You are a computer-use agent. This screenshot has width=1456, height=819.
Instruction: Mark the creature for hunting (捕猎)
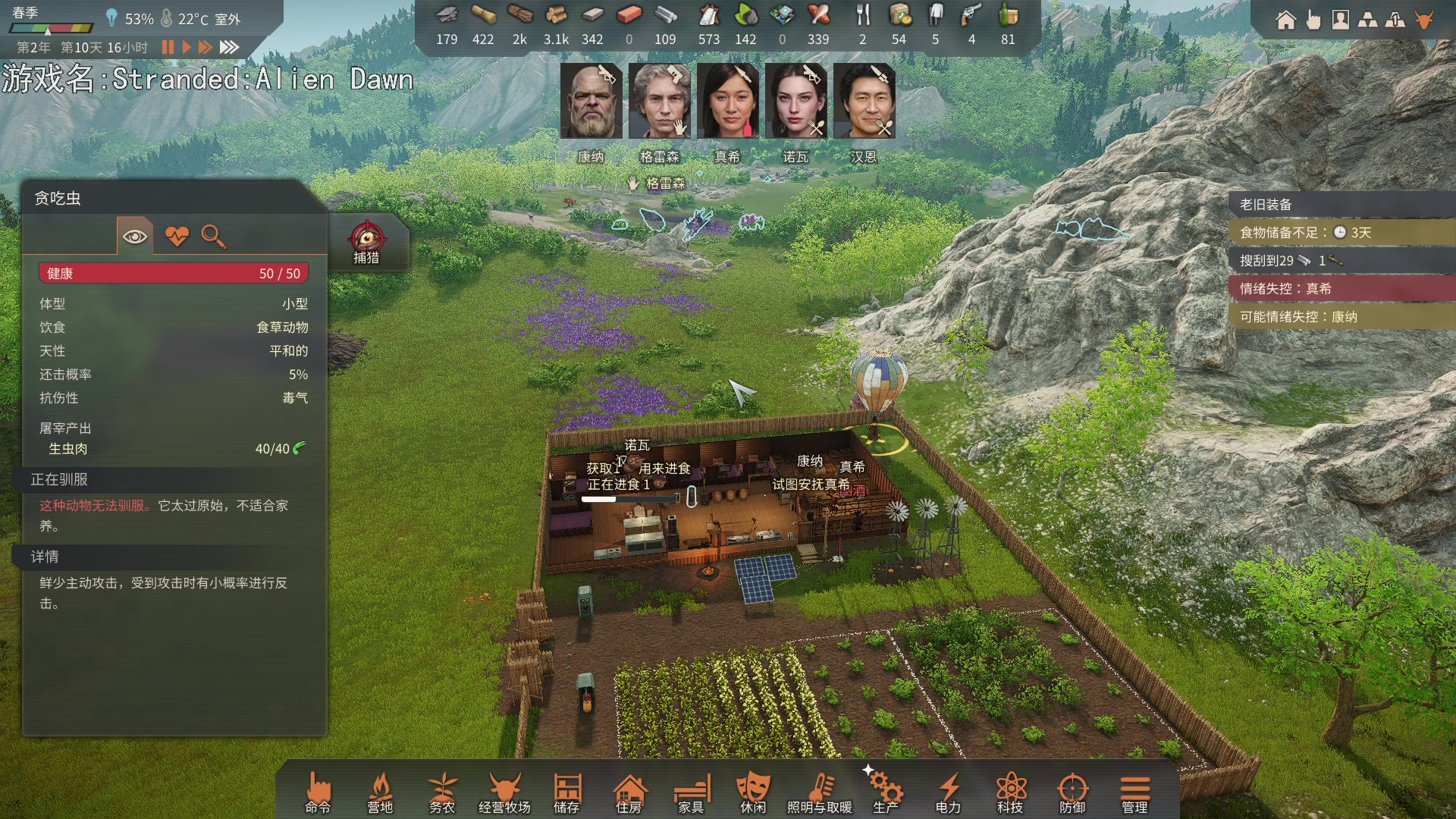tap(366, 243)
